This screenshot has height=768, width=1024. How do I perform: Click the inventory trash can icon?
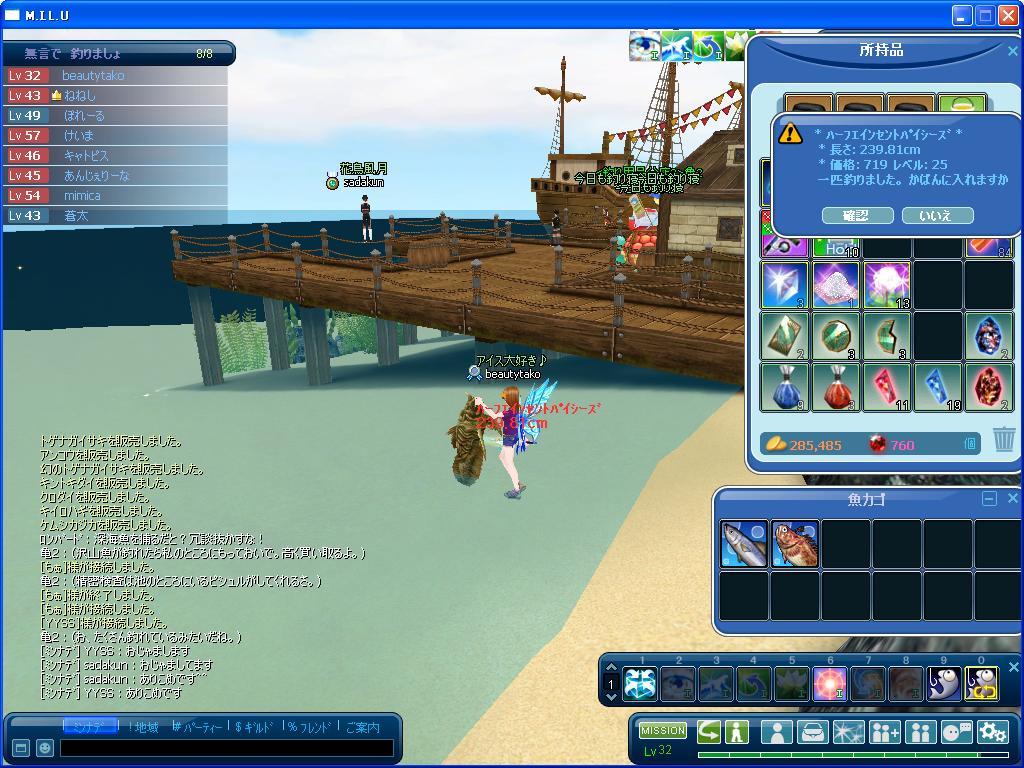pyautogui.click(x=1004, y=439)
